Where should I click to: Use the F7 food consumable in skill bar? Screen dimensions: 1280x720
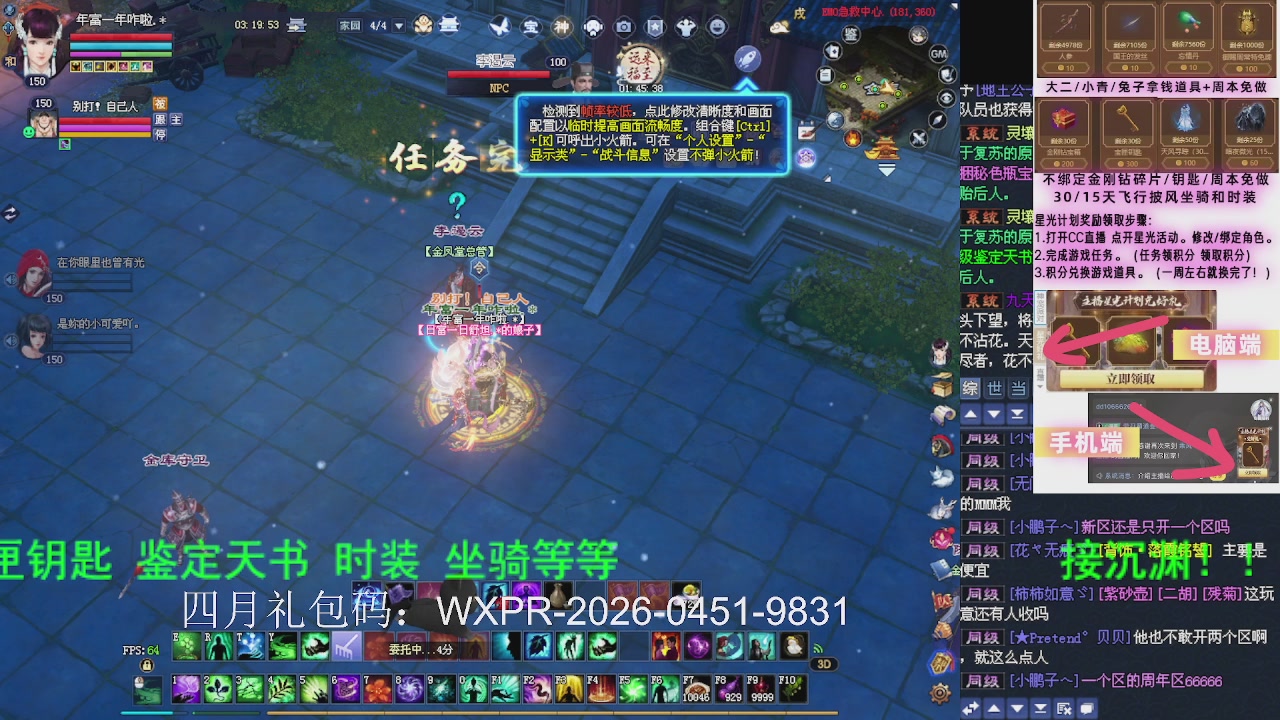(695, 688)
